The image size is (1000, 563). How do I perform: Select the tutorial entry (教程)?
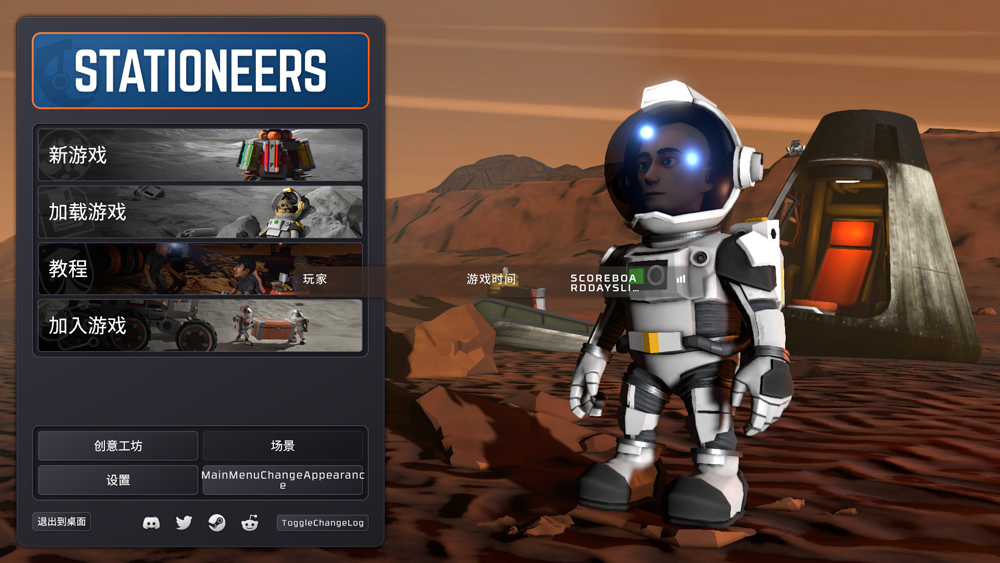pyautogui.click(x=200, y=269)
